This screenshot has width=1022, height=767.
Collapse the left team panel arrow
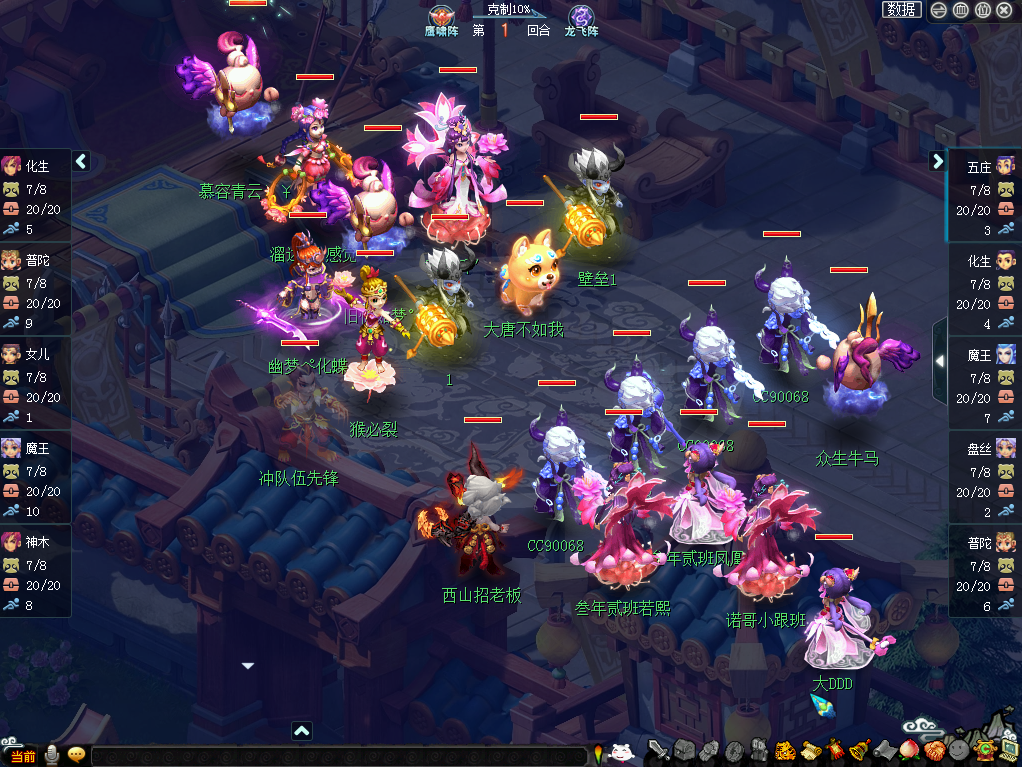click(82, 161)
